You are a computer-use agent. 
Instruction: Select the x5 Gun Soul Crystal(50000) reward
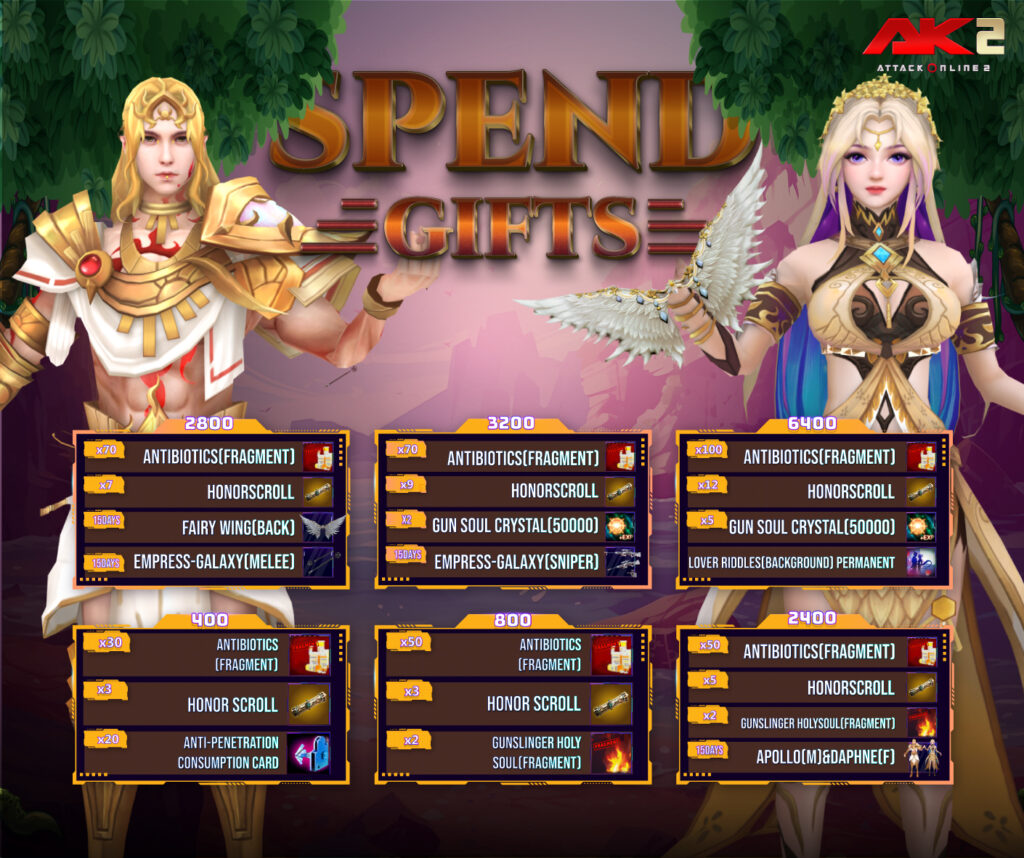[x=921, y=527]
